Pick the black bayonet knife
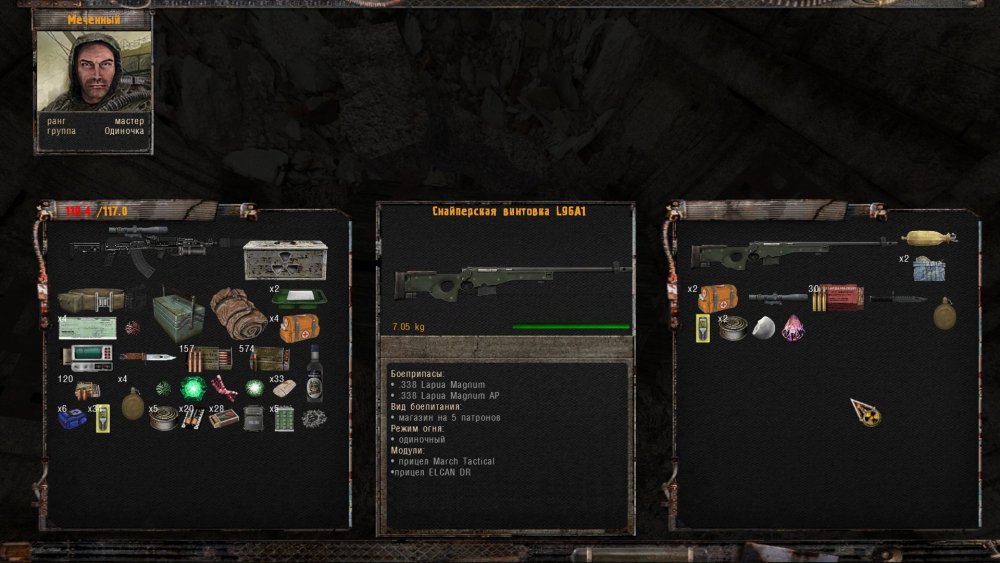This screenshot has width=1000, height=563. 899,298
